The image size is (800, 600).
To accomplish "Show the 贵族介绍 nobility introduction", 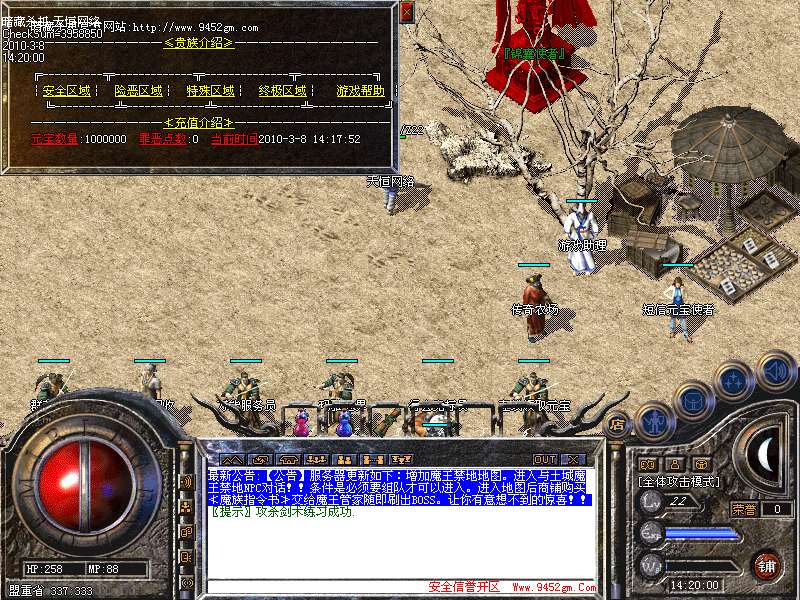I will pos(198,43).
